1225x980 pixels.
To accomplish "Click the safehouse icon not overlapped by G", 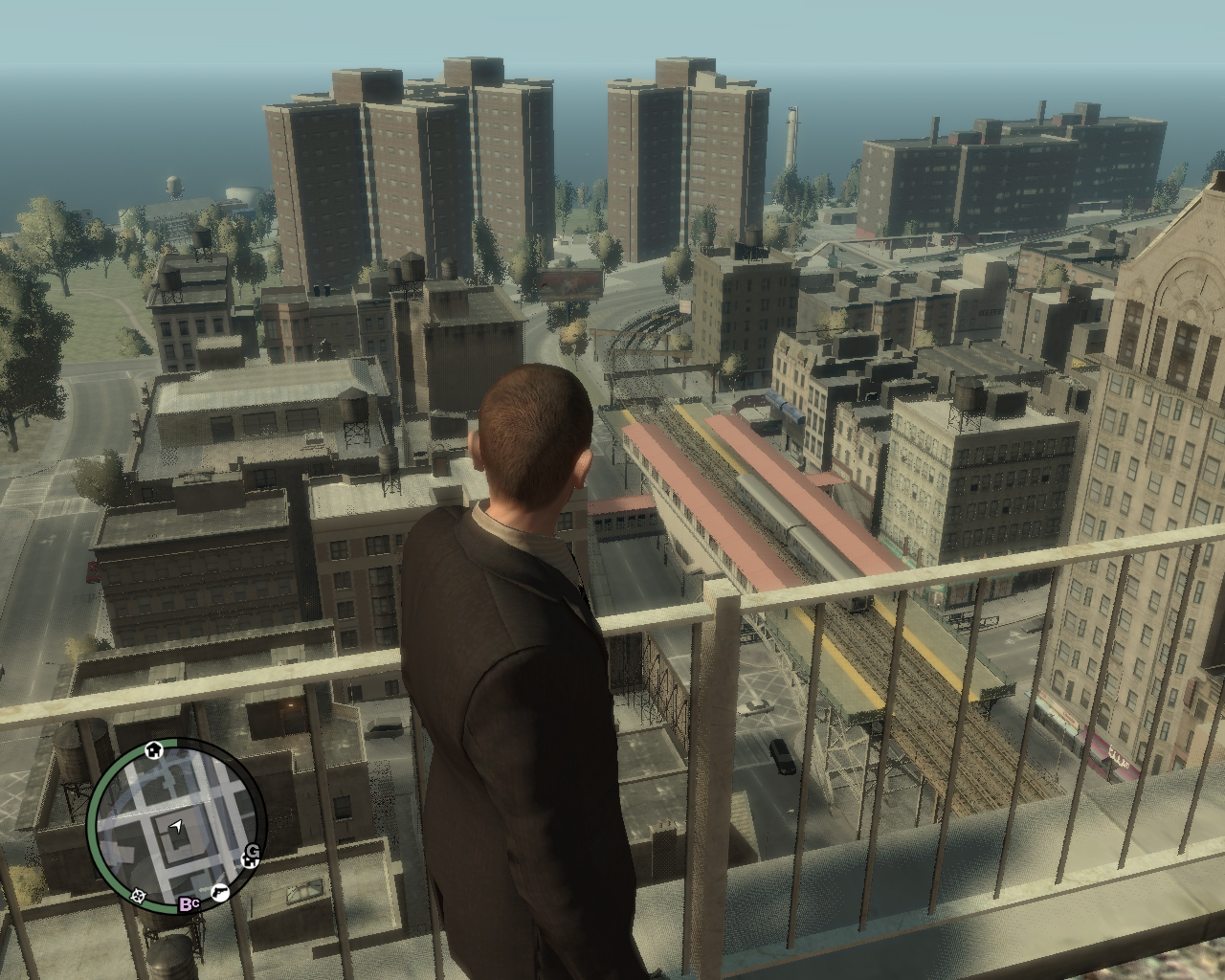I will [153, 750].
